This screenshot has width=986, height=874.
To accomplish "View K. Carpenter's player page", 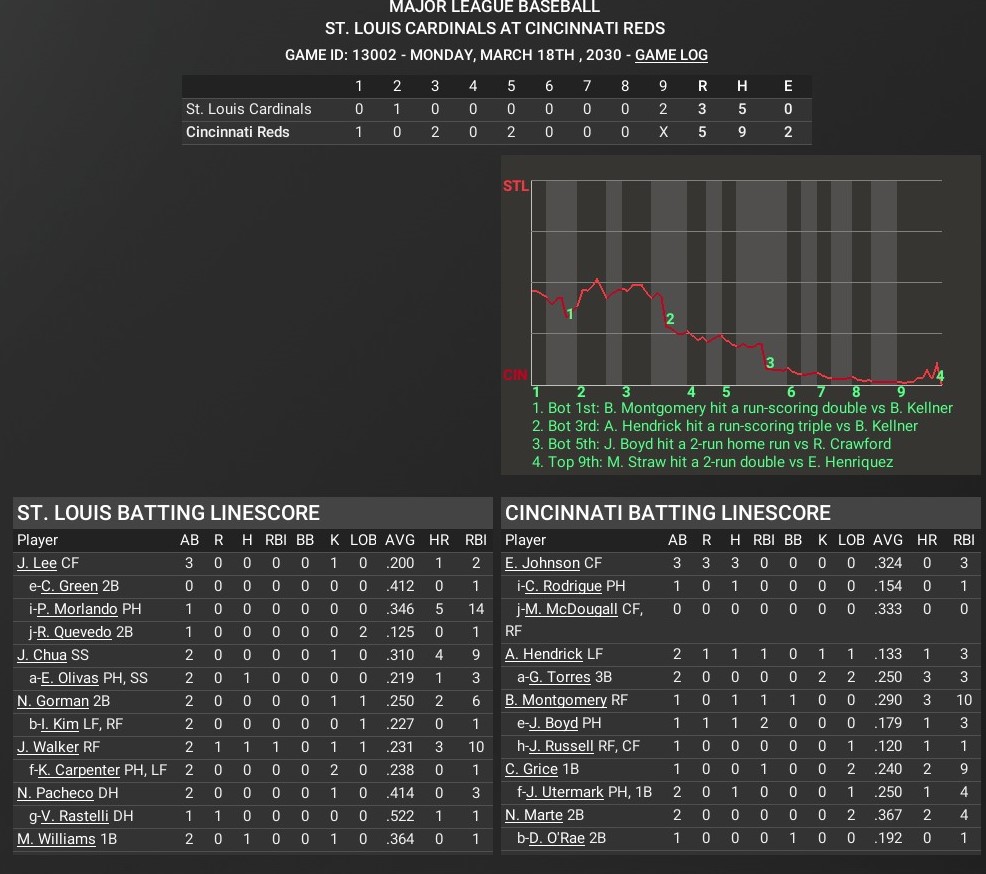I will point(84,770).
